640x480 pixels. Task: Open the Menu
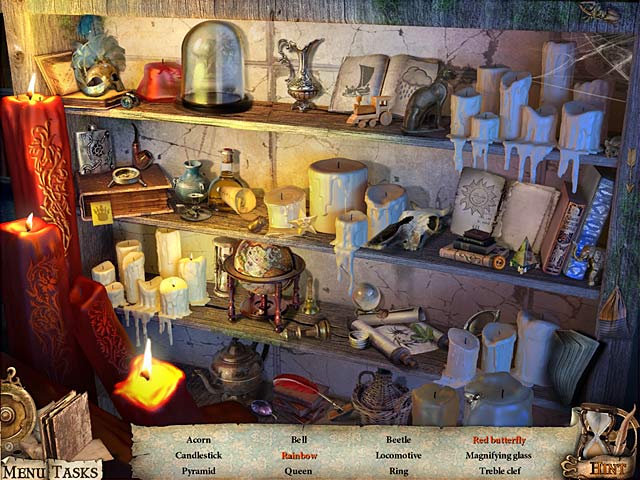[23, 471]
